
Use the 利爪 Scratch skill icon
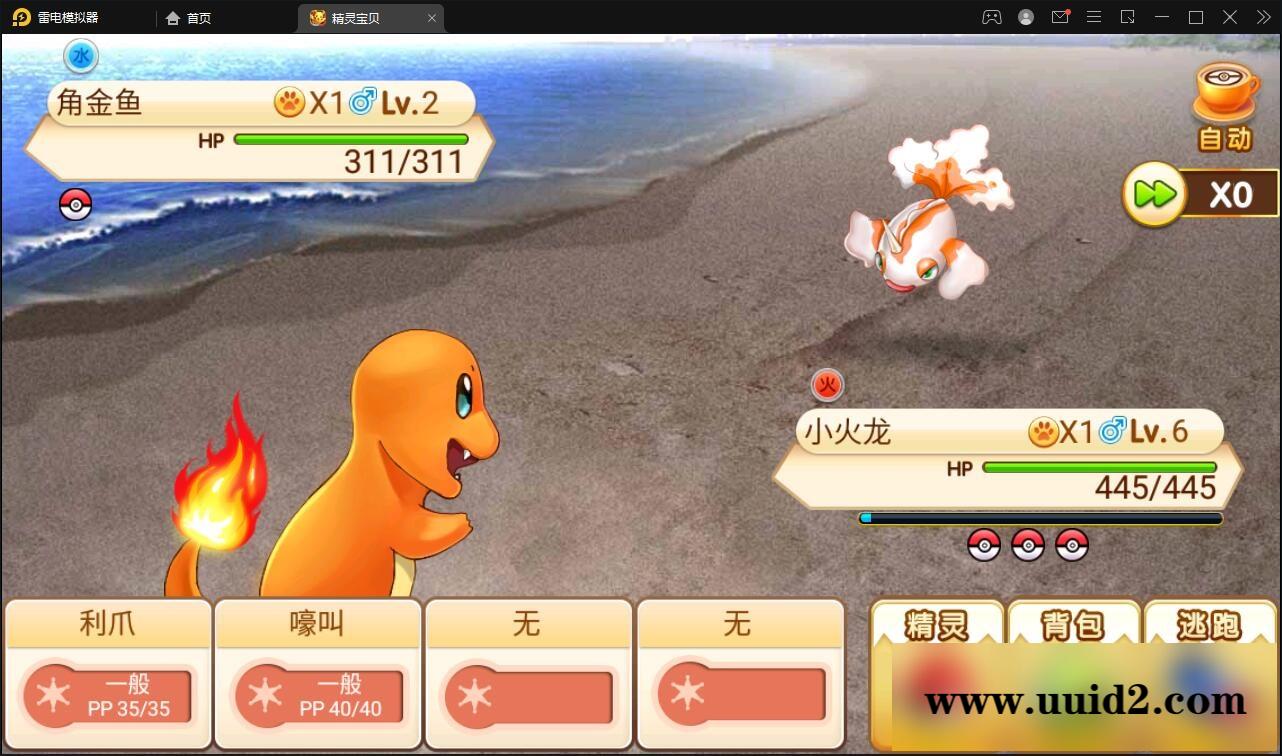coord(107,672)
